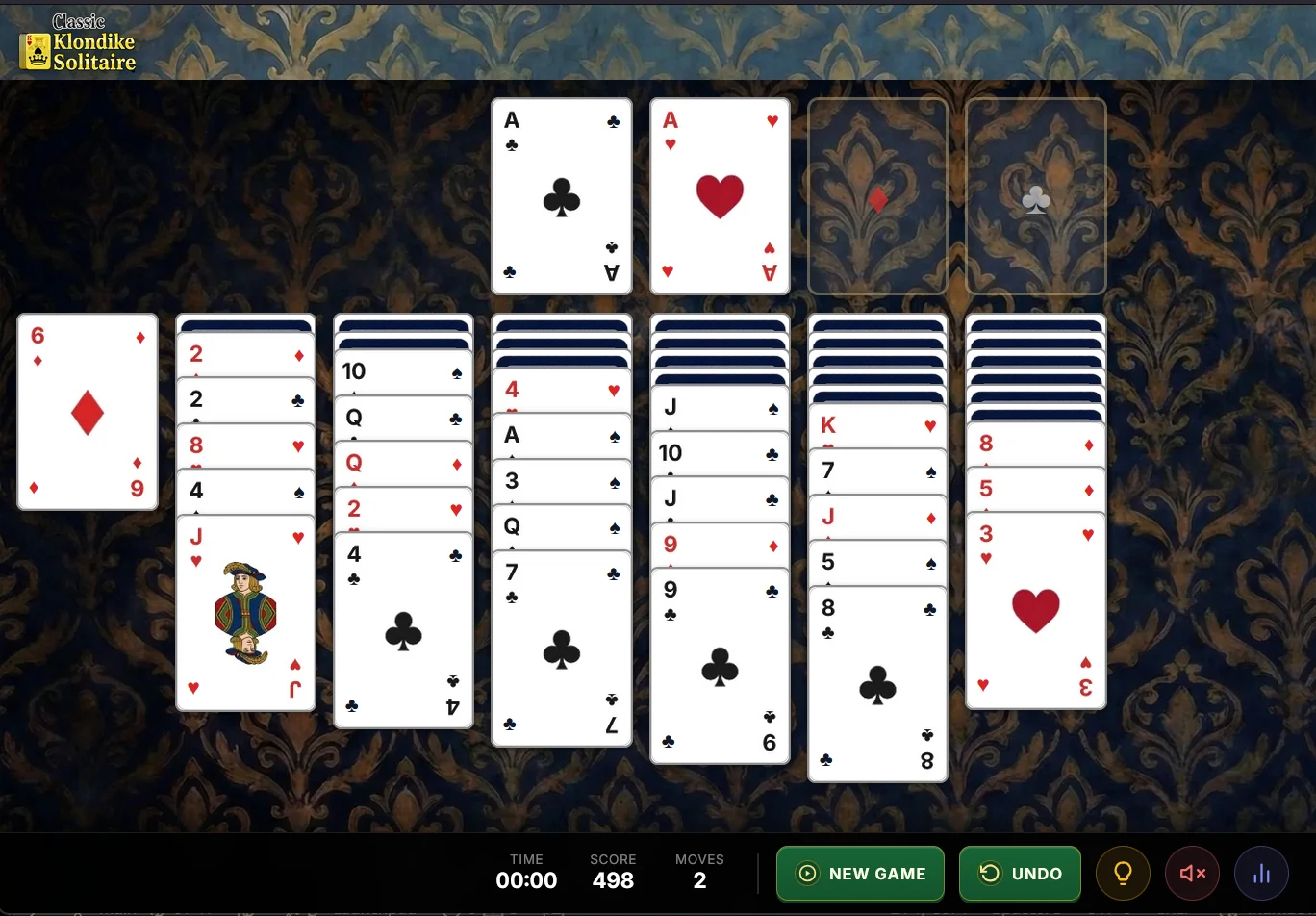Click the Classic Klondike Solitaire logo
The height and width of the screenshot is (916, 1316).
[79, 41]
